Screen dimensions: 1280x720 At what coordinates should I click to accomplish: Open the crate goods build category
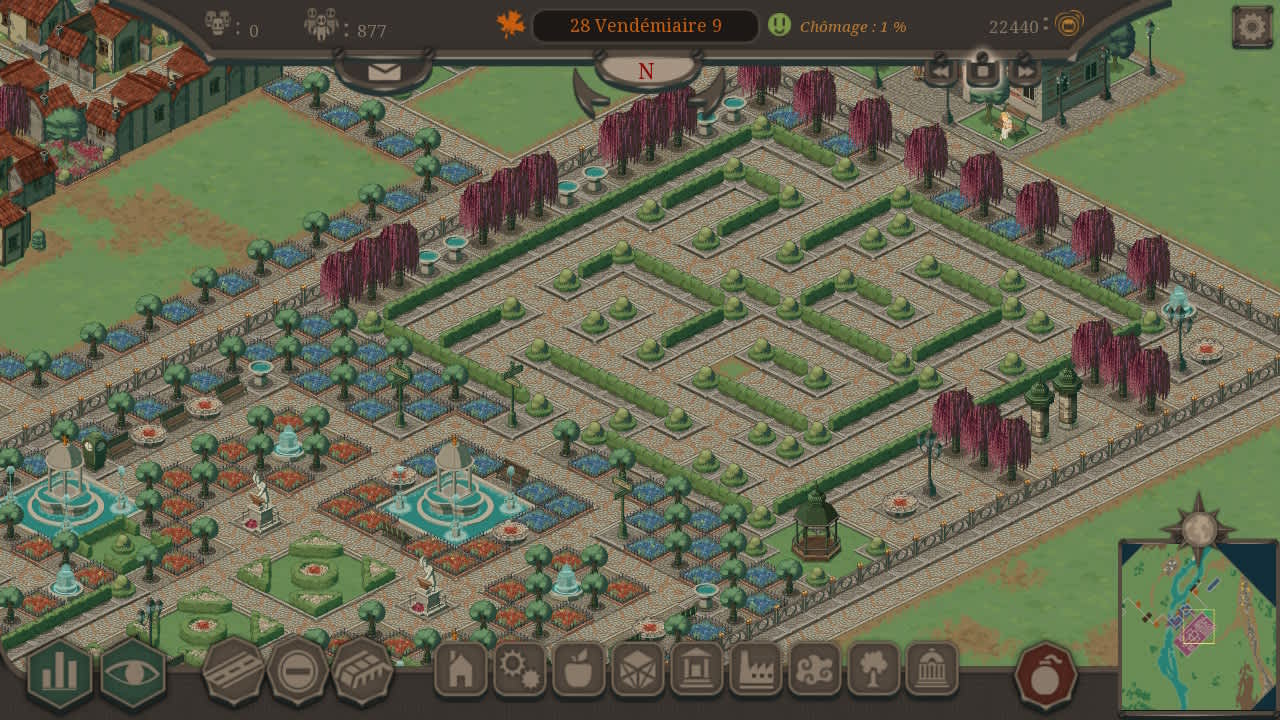pyautogui.click(x=638, y=669)
